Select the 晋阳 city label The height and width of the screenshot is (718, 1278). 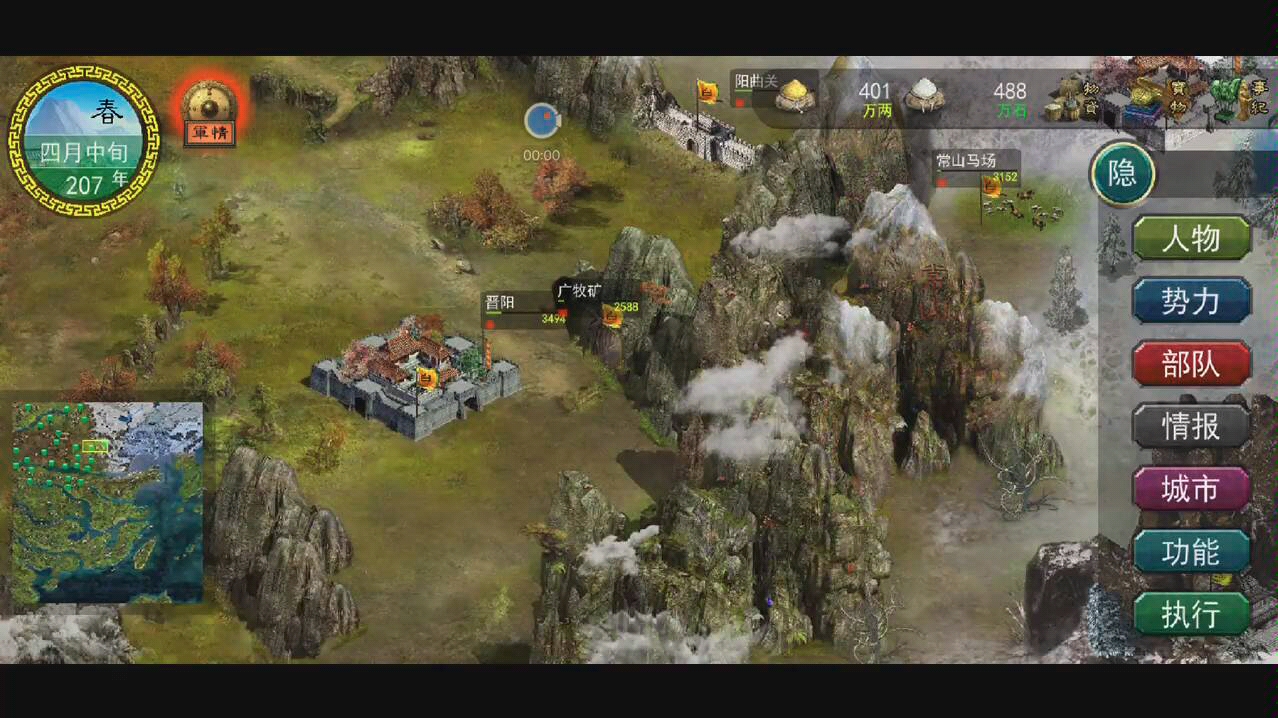coord(500,303)
